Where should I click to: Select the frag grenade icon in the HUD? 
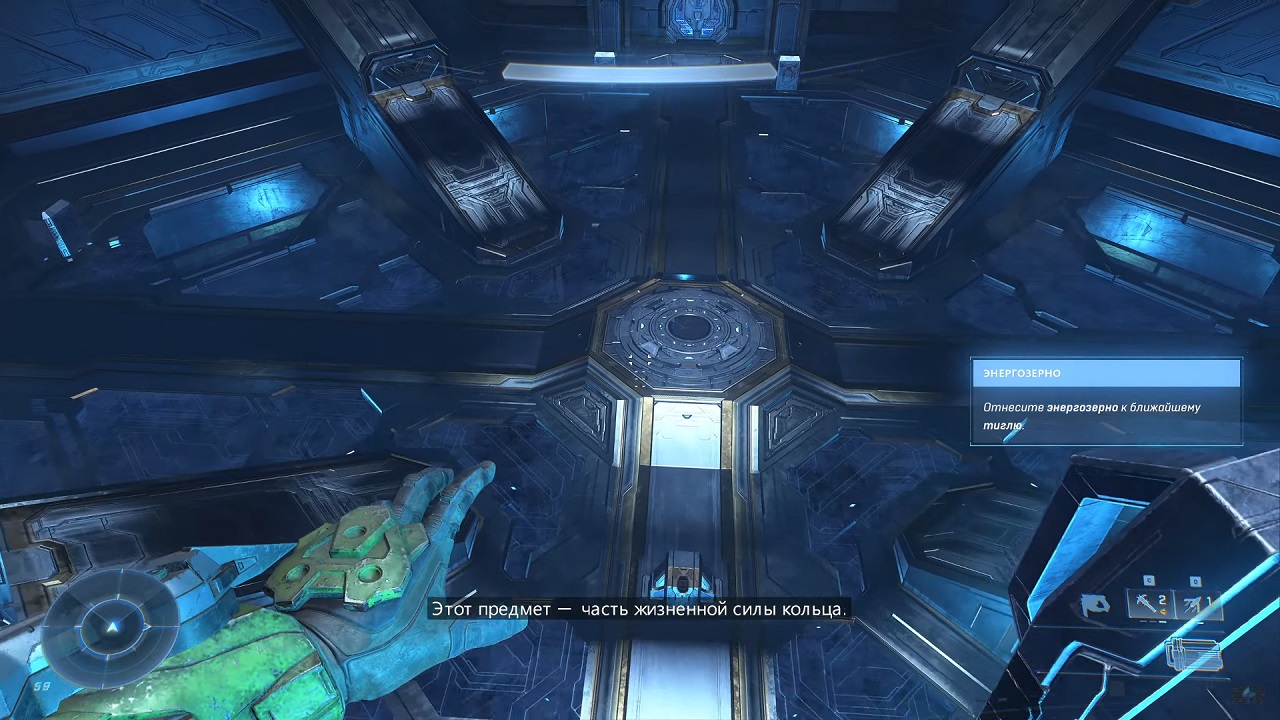(1147, 602)
